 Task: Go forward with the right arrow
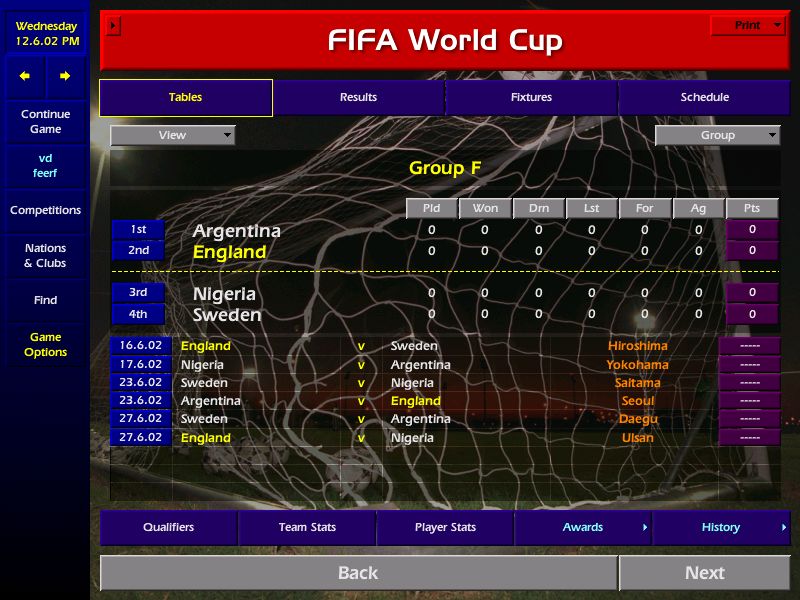tap(65, 76)
